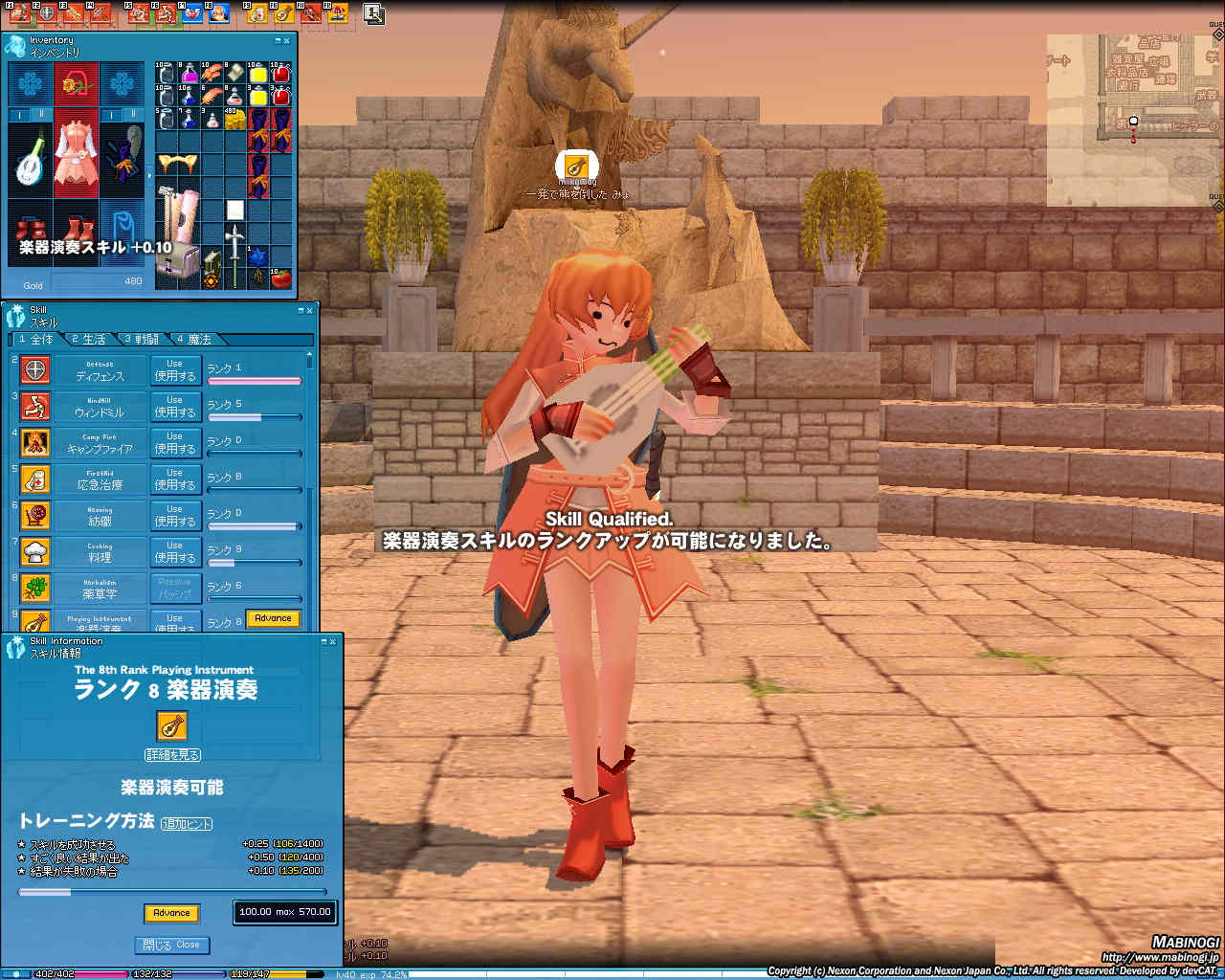Click Advance in the Skill Information window
Screen dimensions: 1225x980
[x=171, y=913]
